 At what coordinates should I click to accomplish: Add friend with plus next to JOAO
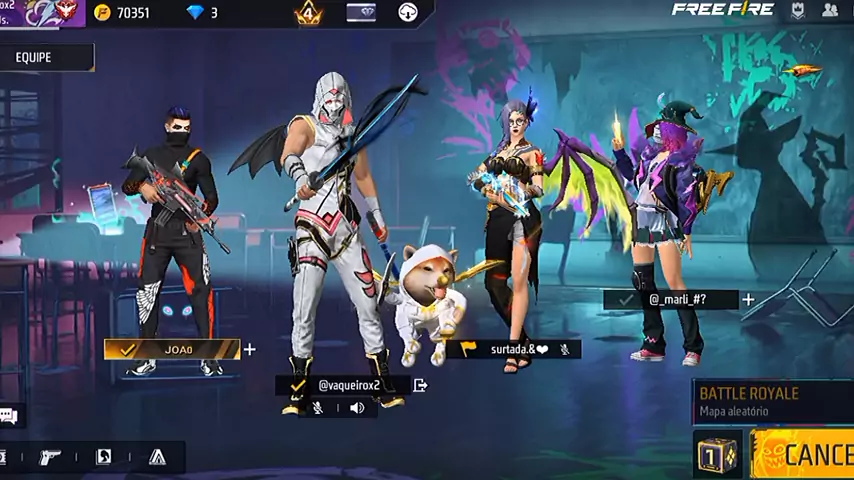tap(249, 349)
